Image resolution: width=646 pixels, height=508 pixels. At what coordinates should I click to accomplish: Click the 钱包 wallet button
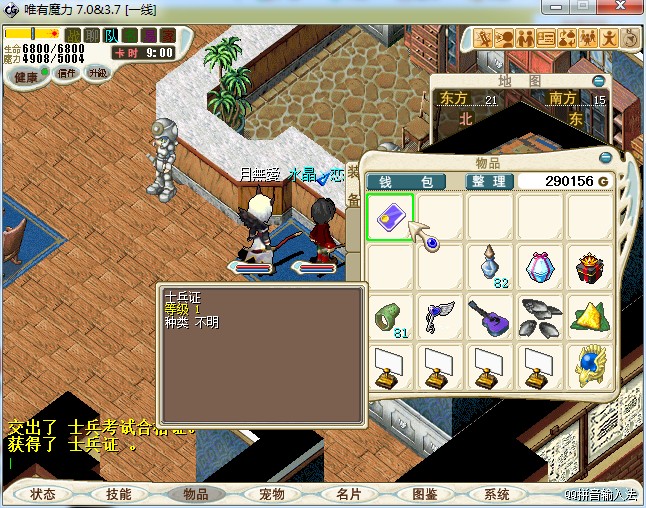coord(412,181)
